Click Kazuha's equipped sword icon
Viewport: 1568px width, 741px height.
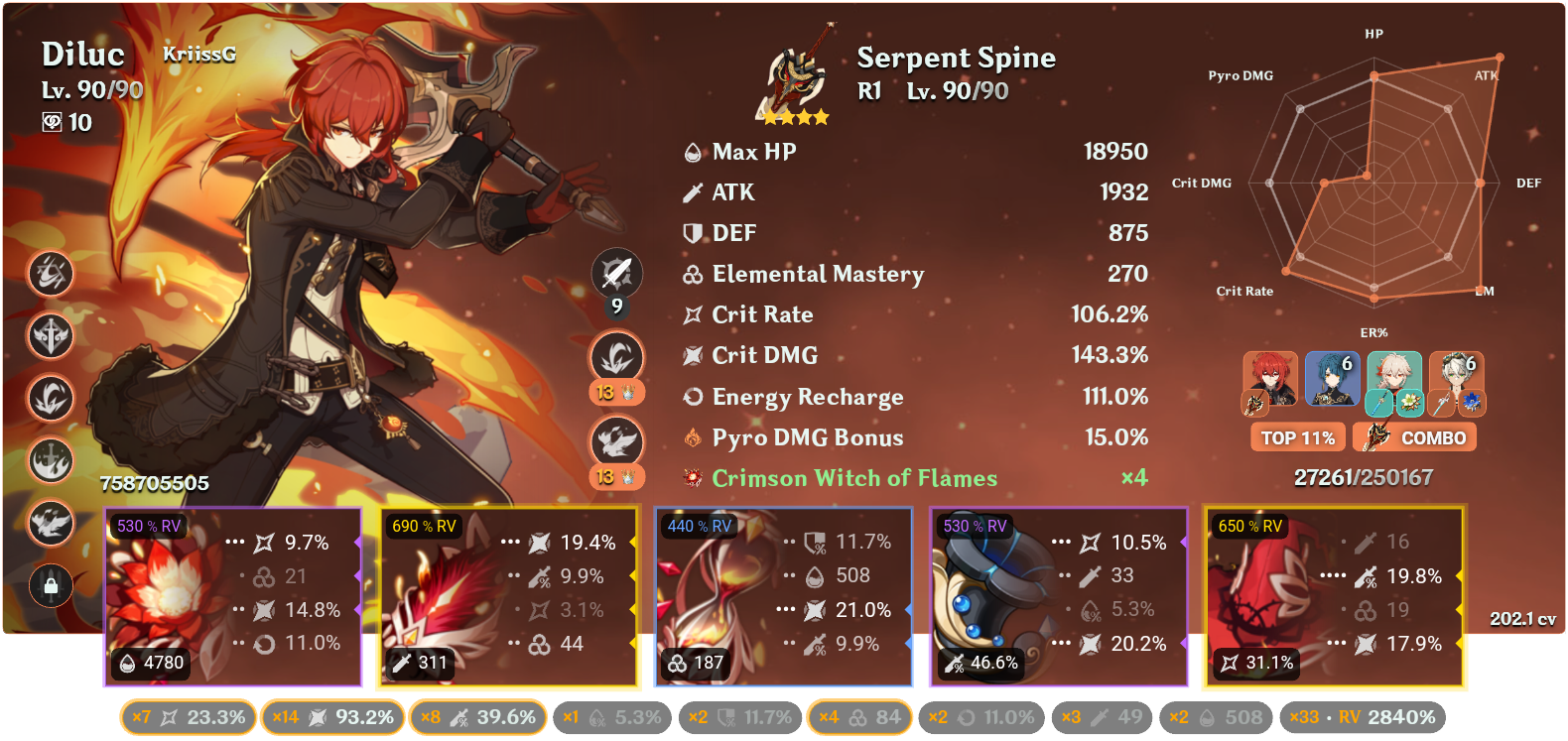pyautogui.click(x=1379, y=403)
